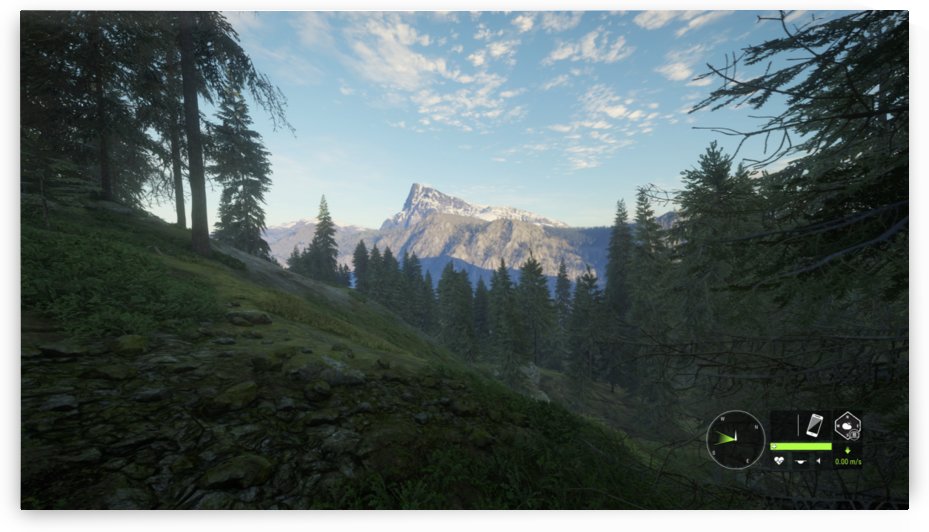Open the hexagonal weather map icon
The width and height of the screenshot is (929, 532).
coord(847,425)
